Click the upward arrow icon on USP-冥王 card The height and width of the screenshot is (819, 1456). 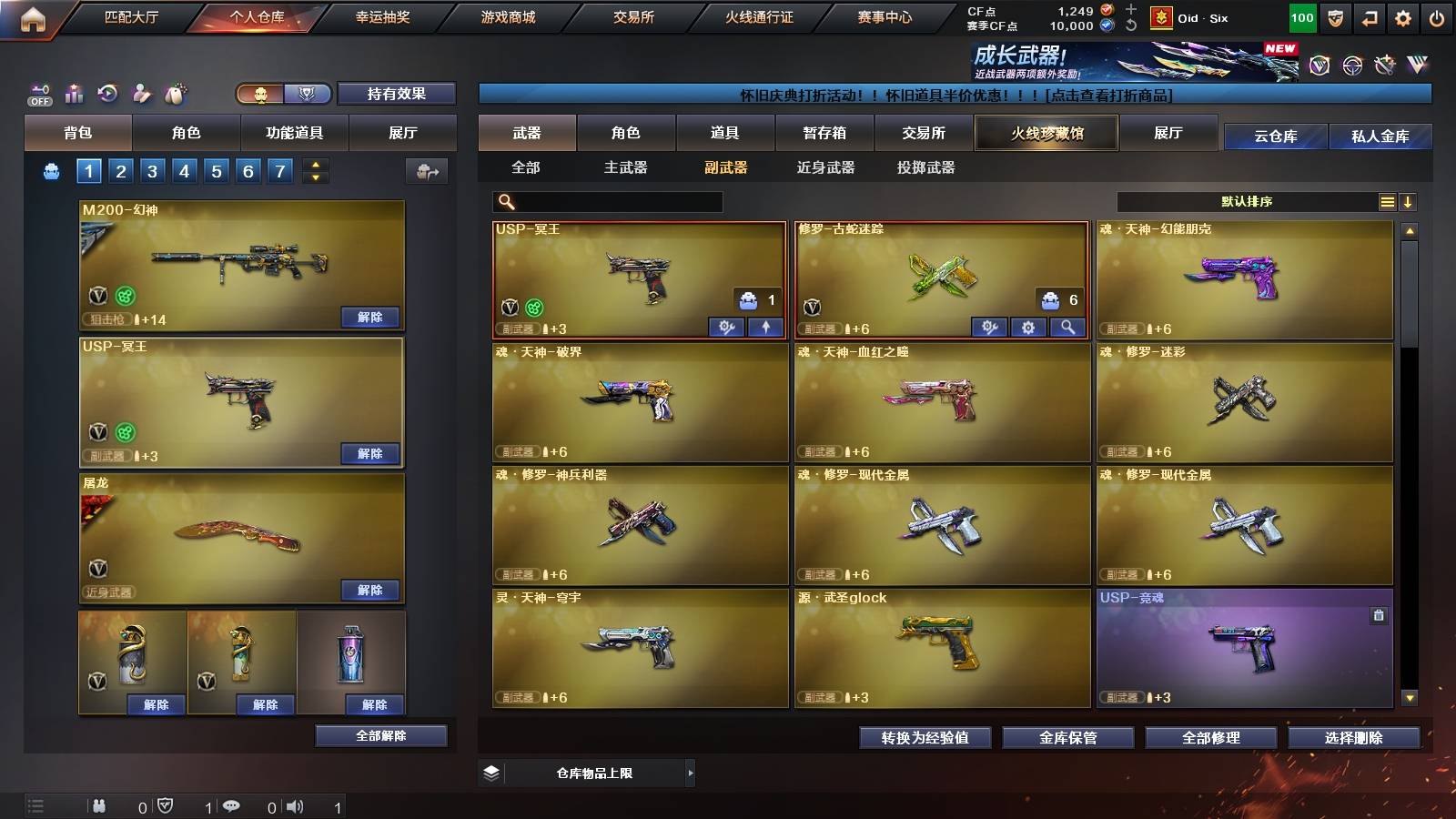click(763, 326)
